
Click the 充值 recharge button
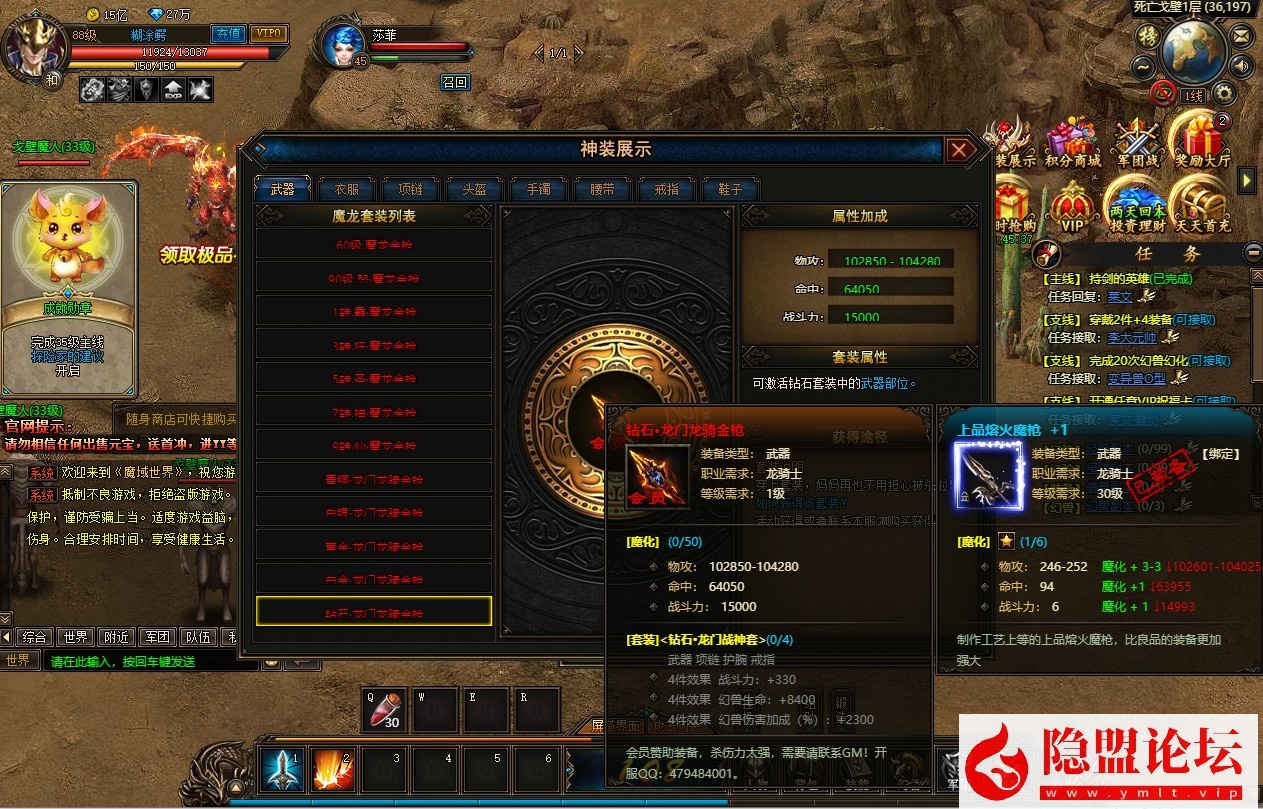pyautogui.click(x=228, y=33)
